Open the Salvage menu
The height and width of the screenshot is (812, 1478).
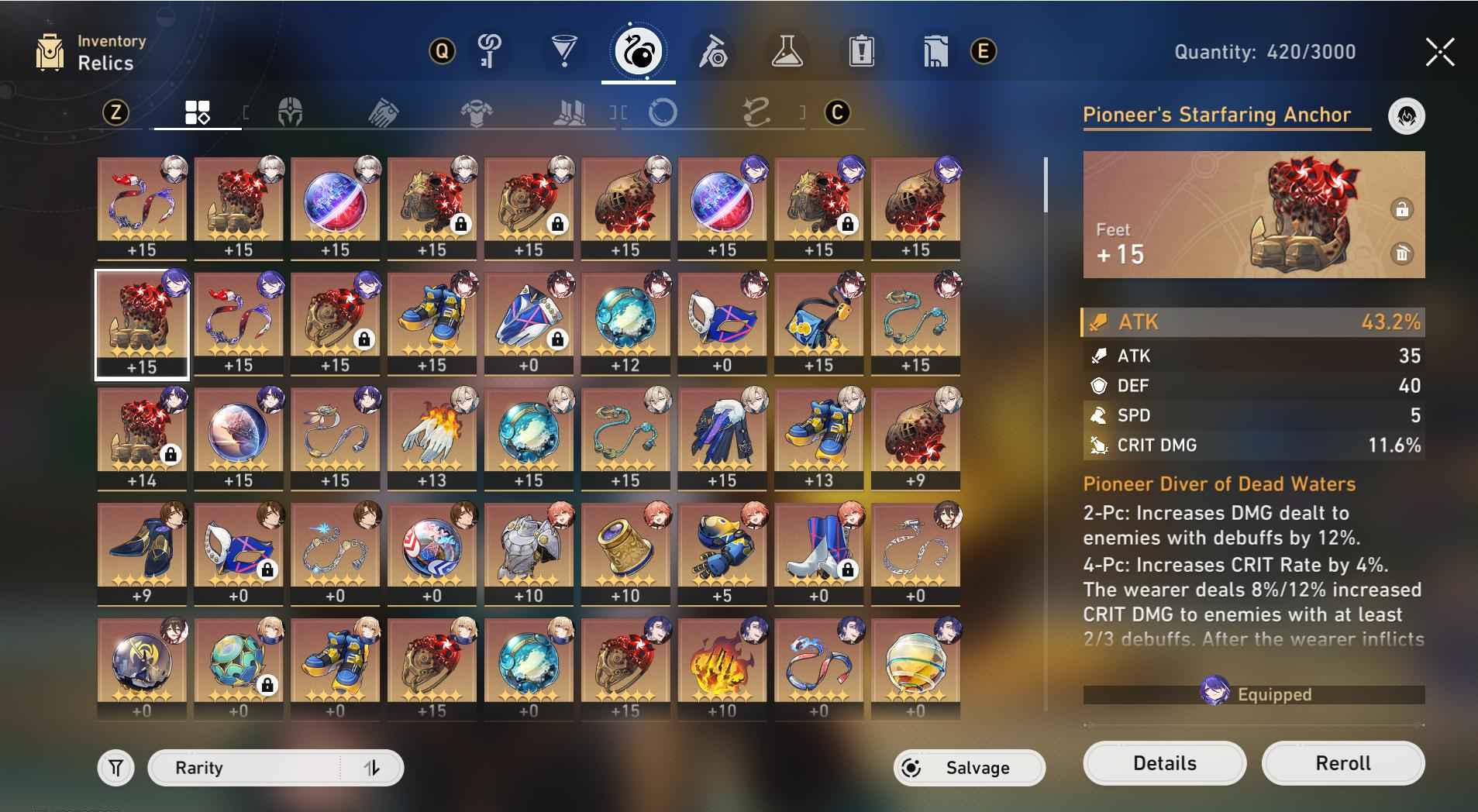(x=969, y=768)
